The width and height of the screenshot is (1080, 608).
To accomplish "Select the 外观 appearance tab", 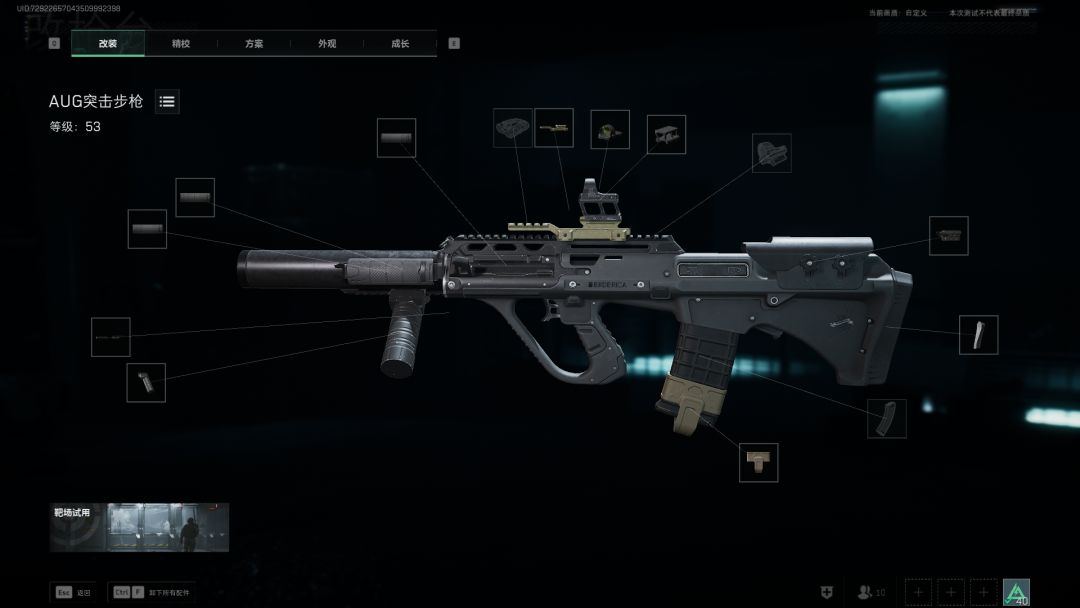I will [327, 44].
